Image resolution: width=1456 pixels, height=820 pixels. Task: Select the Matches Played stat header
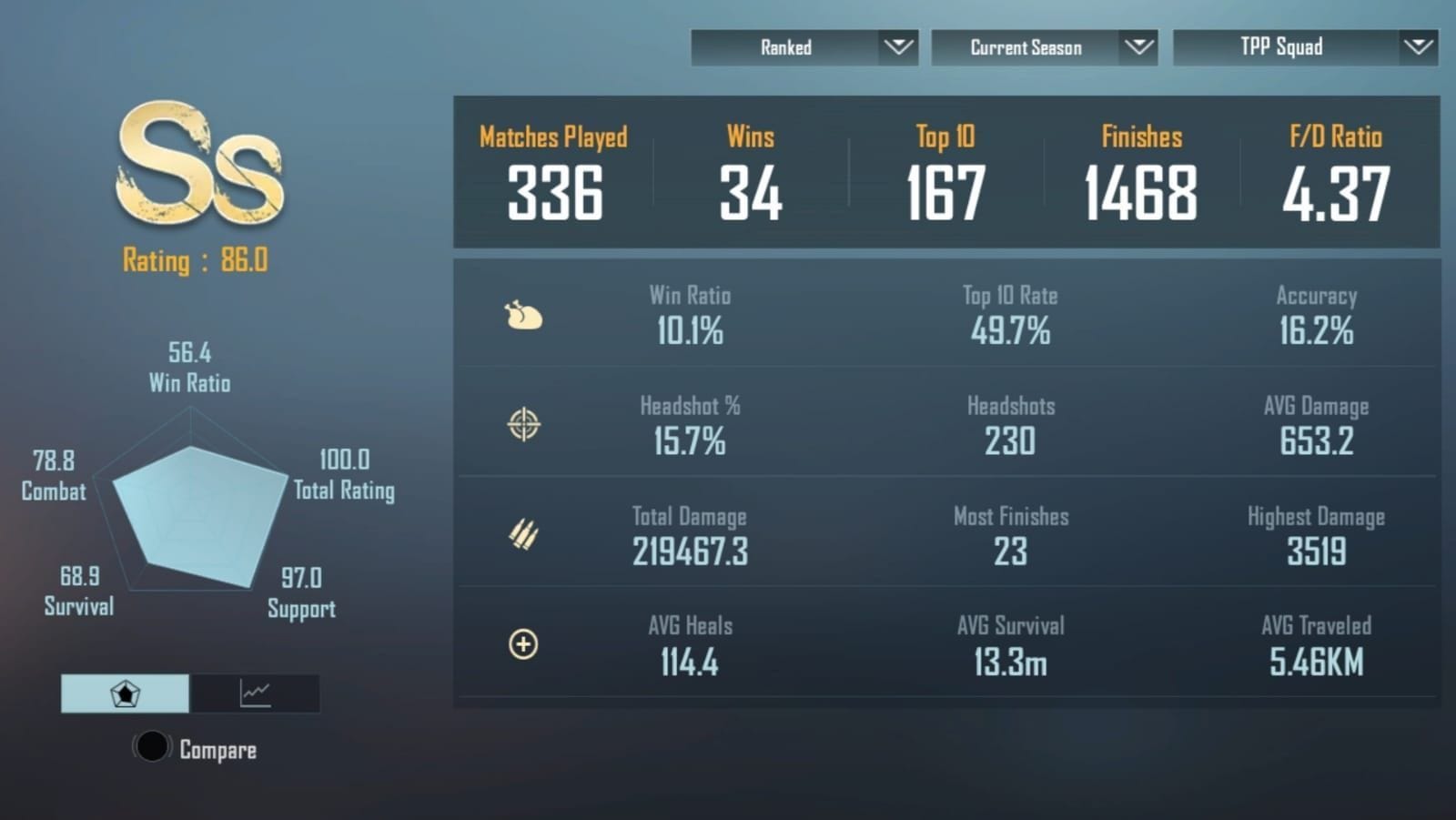(553, 137)
